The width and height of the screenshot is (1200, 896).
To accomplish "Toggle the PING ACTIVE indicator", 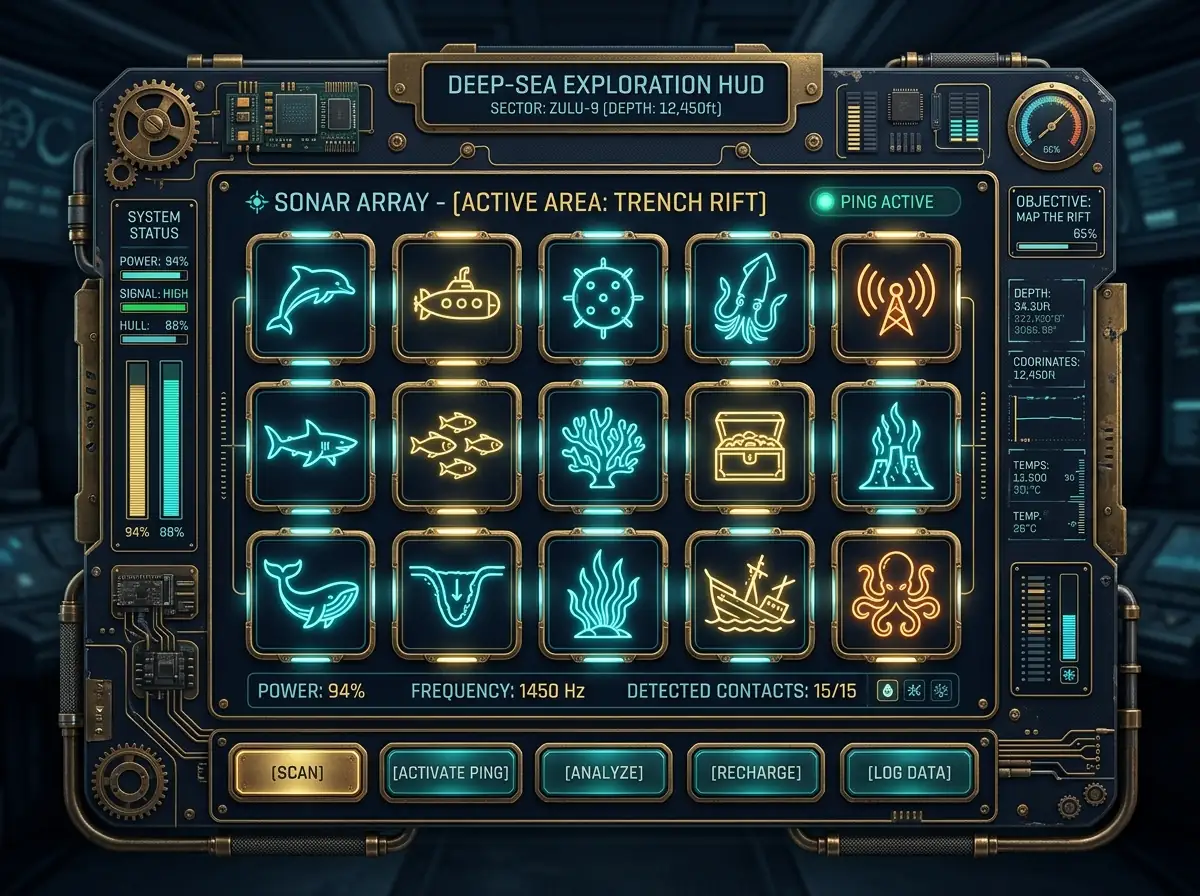I will tap(884, 203).
